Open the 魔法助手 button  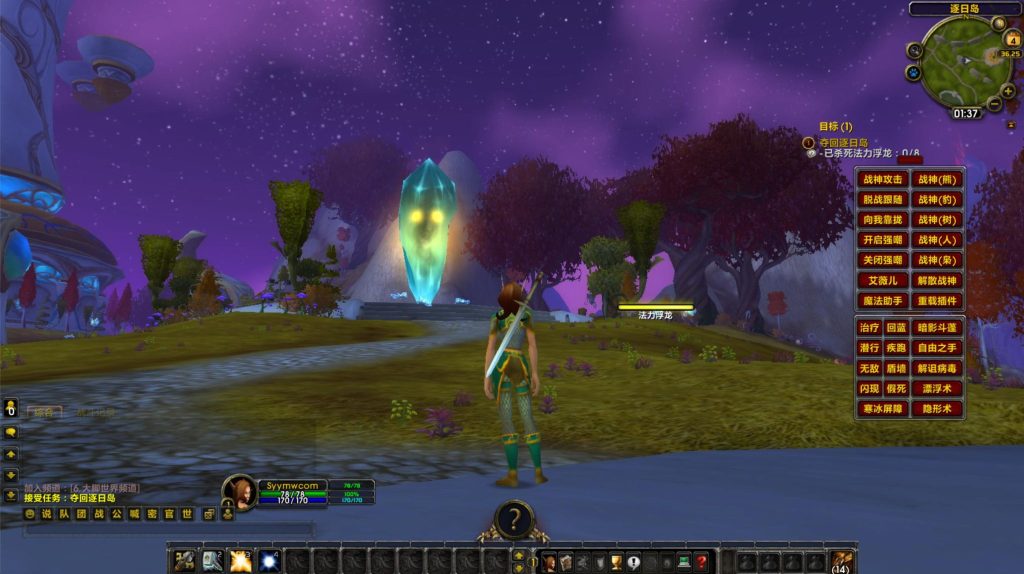[883, 301]
